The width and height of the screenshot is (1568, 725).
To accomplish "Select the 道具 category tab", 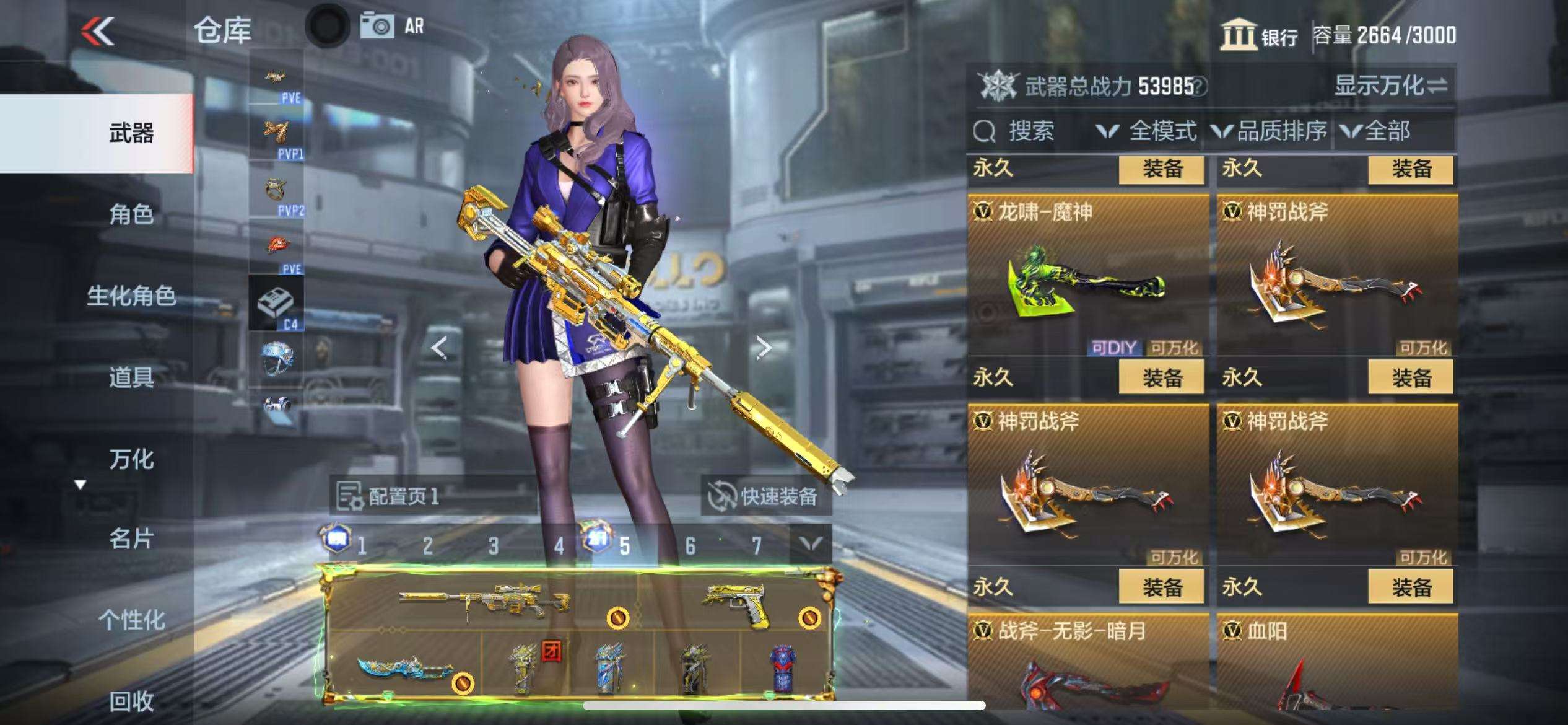I will pyautogui.click(x=131, y=377).
